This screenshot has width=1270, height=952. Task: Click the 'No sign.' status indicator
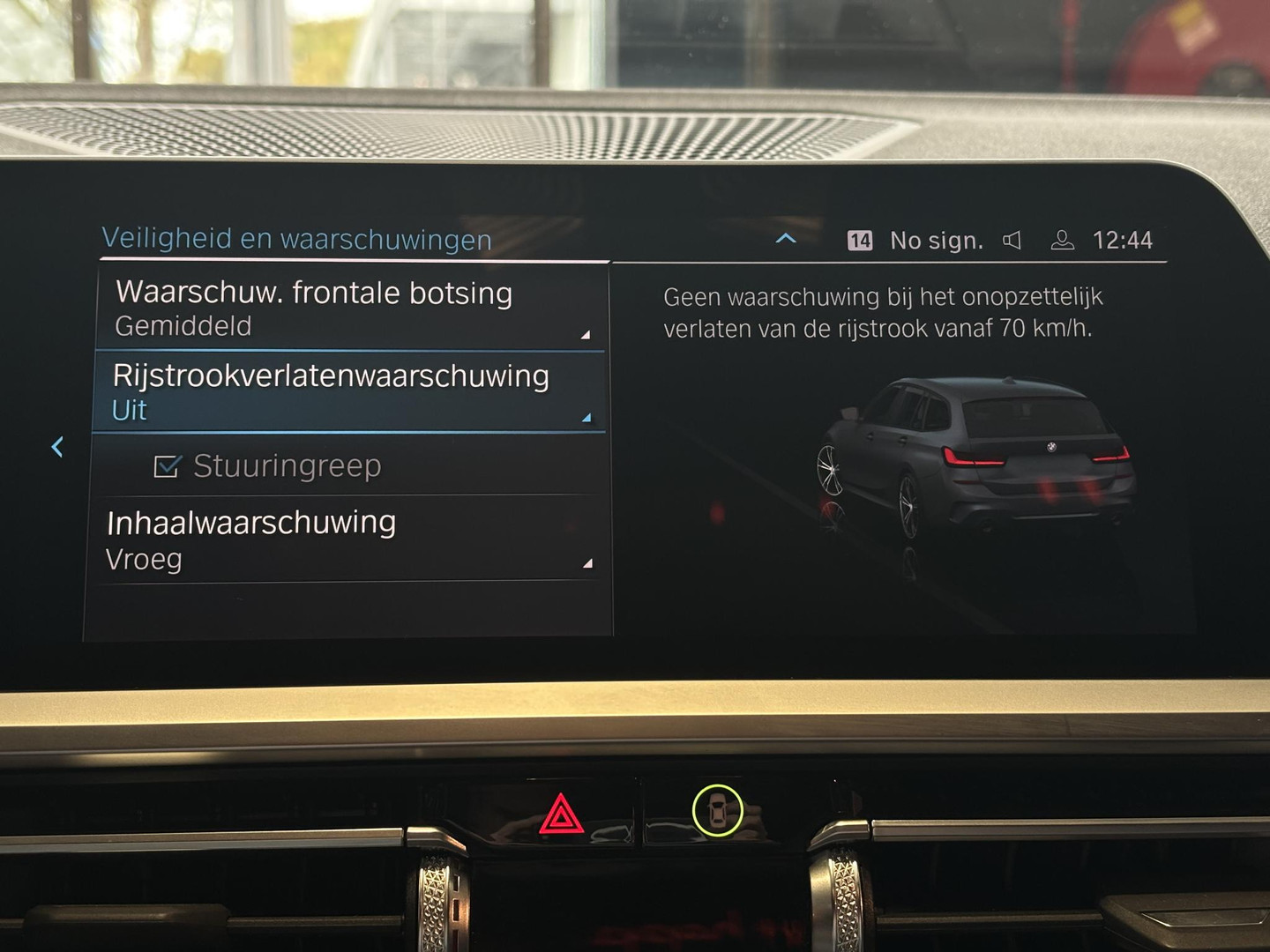pyautogui.click(x=938, y=239)
